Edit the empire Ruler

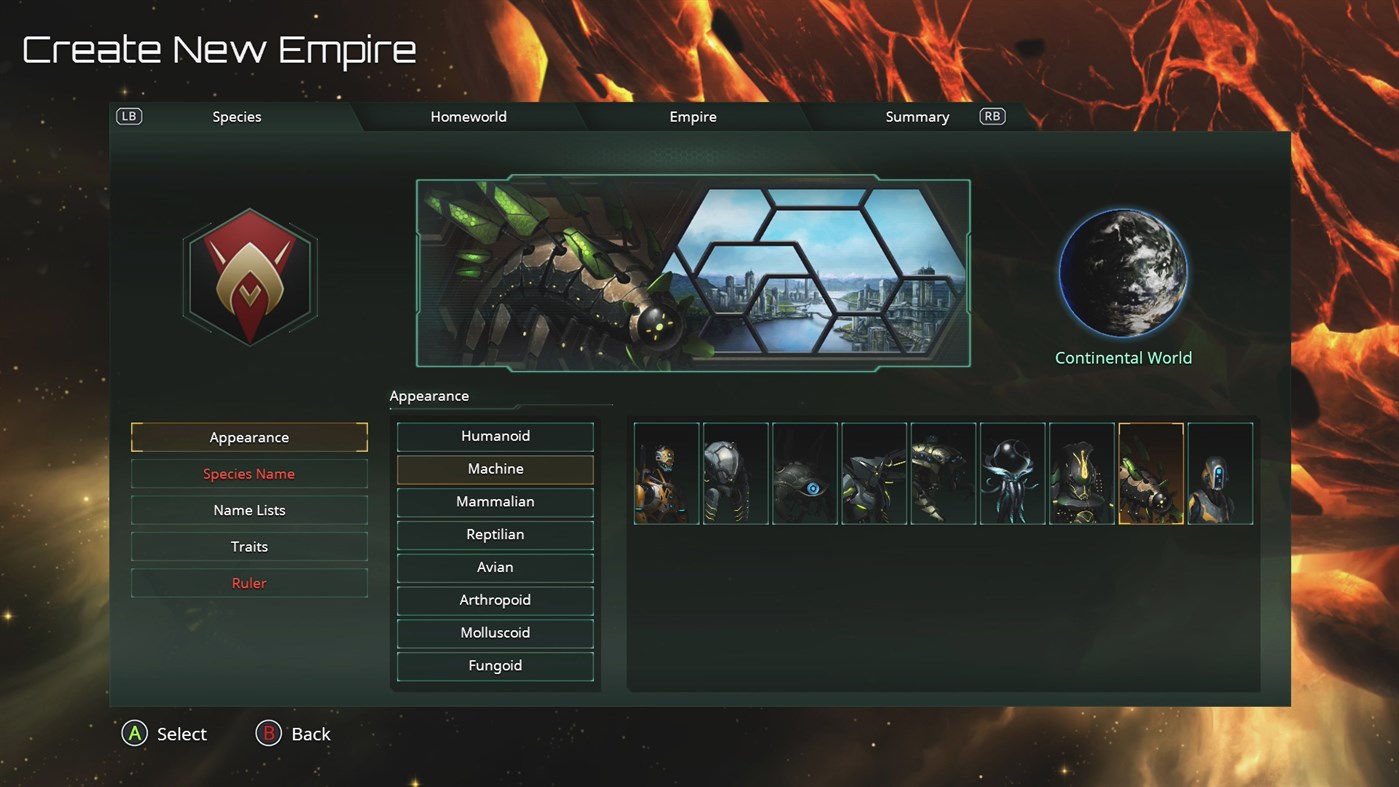tap(249, 582)
